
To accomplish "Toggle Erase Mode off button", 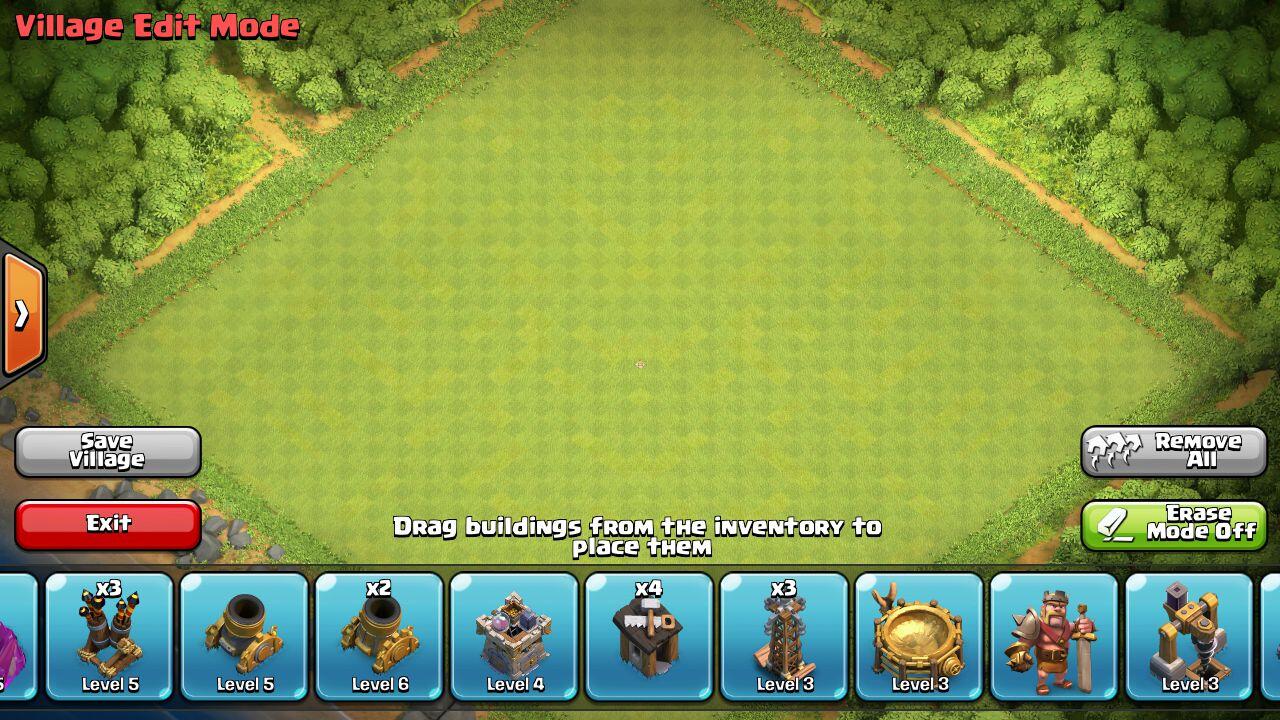I will [x=1173, y=524].
